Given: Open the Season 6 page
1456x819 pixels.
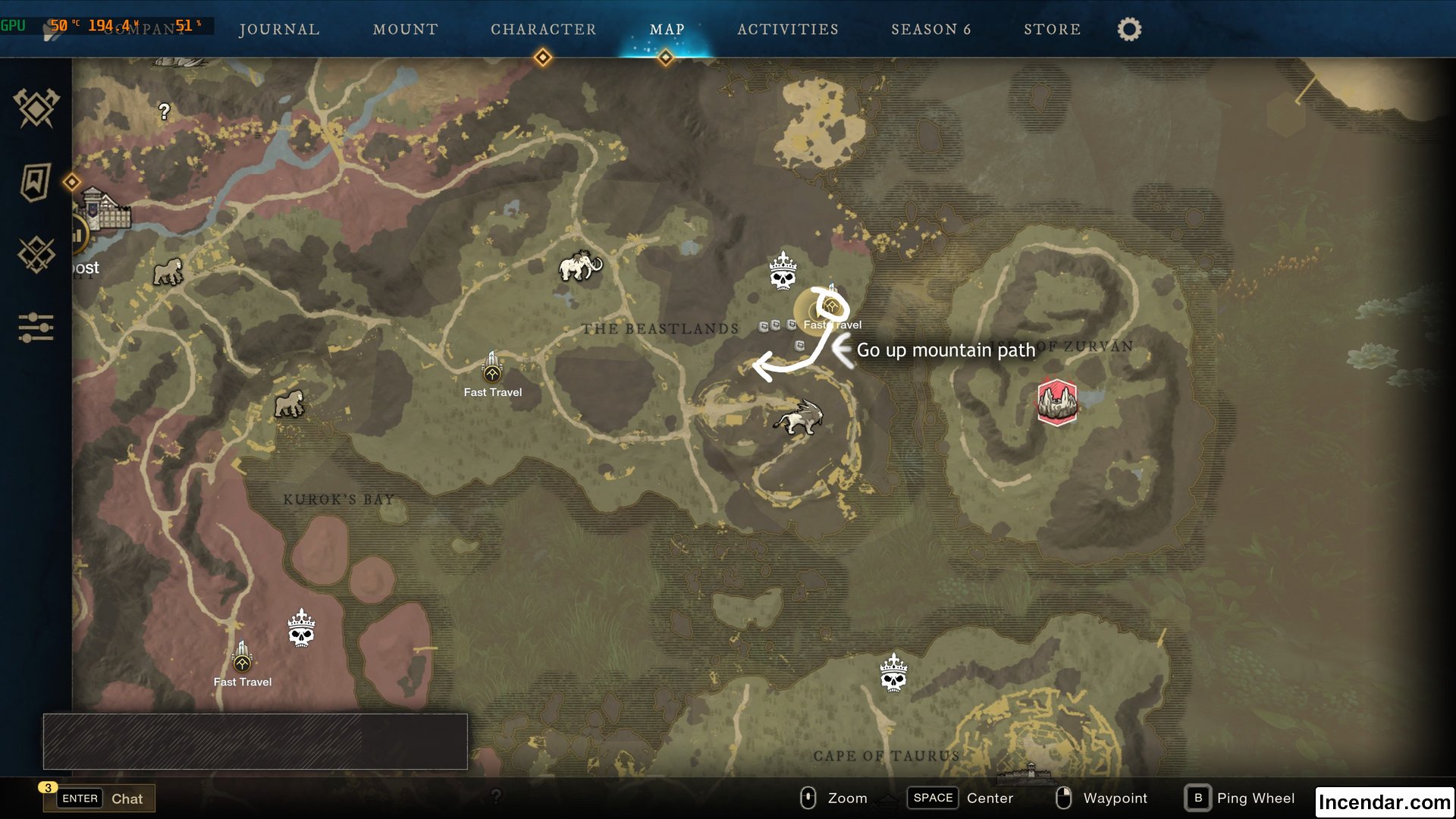Looking at the screenshot, I should pyautogui.click(x=931, y=30).
